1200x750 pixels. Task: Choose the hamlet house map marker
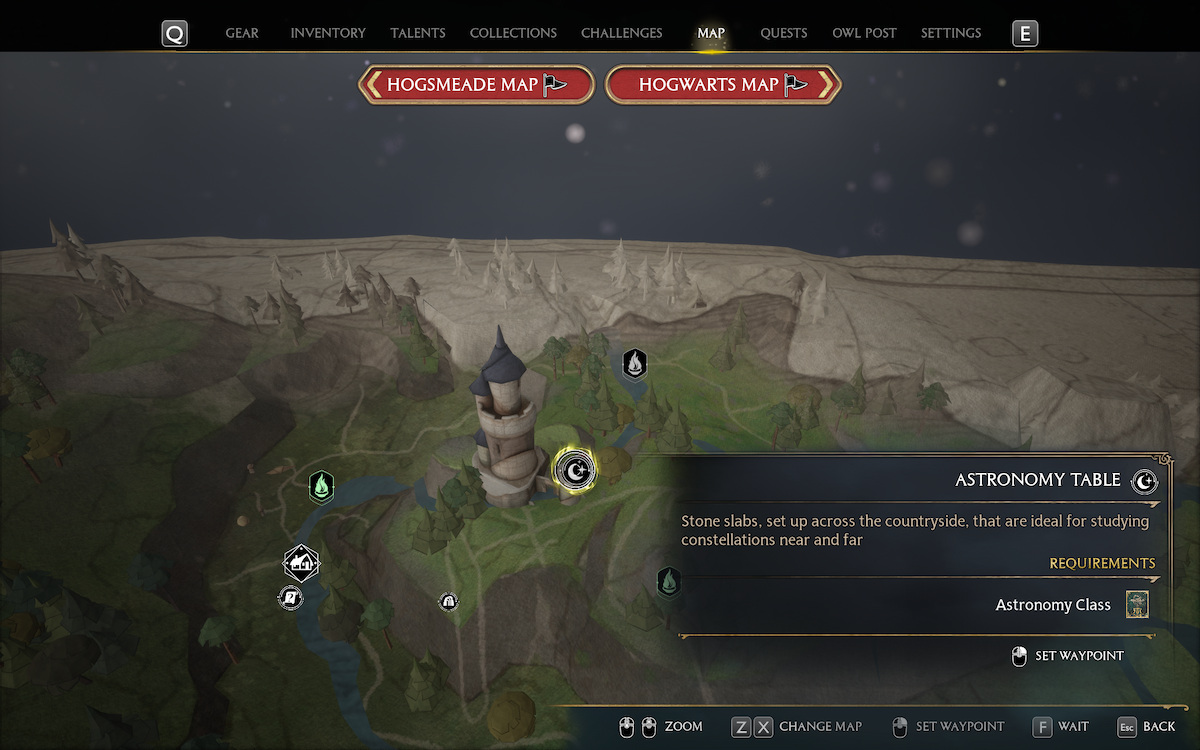coord(301,564)
